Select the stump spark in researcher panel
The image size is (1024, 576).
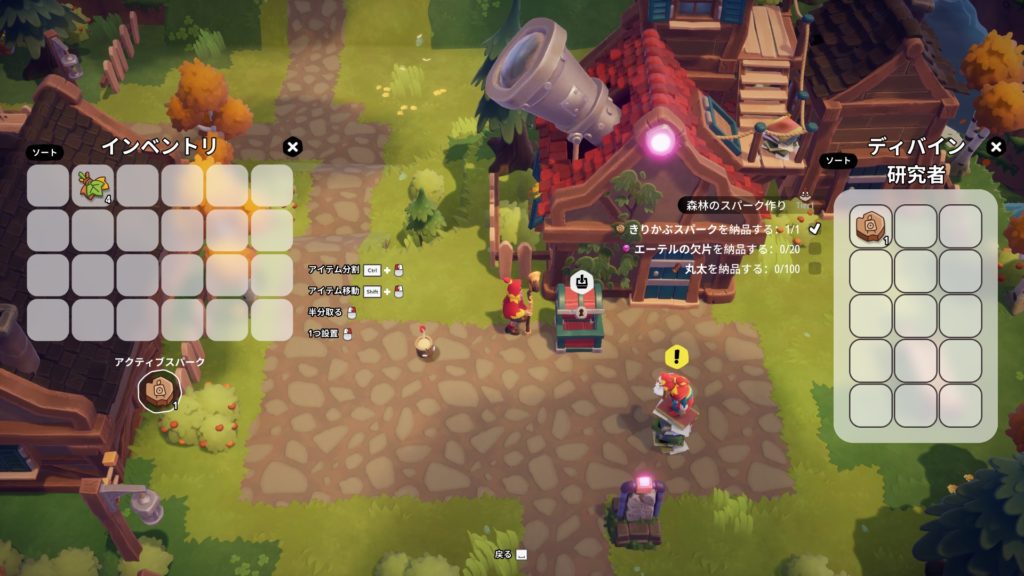[x=871, y=226]
